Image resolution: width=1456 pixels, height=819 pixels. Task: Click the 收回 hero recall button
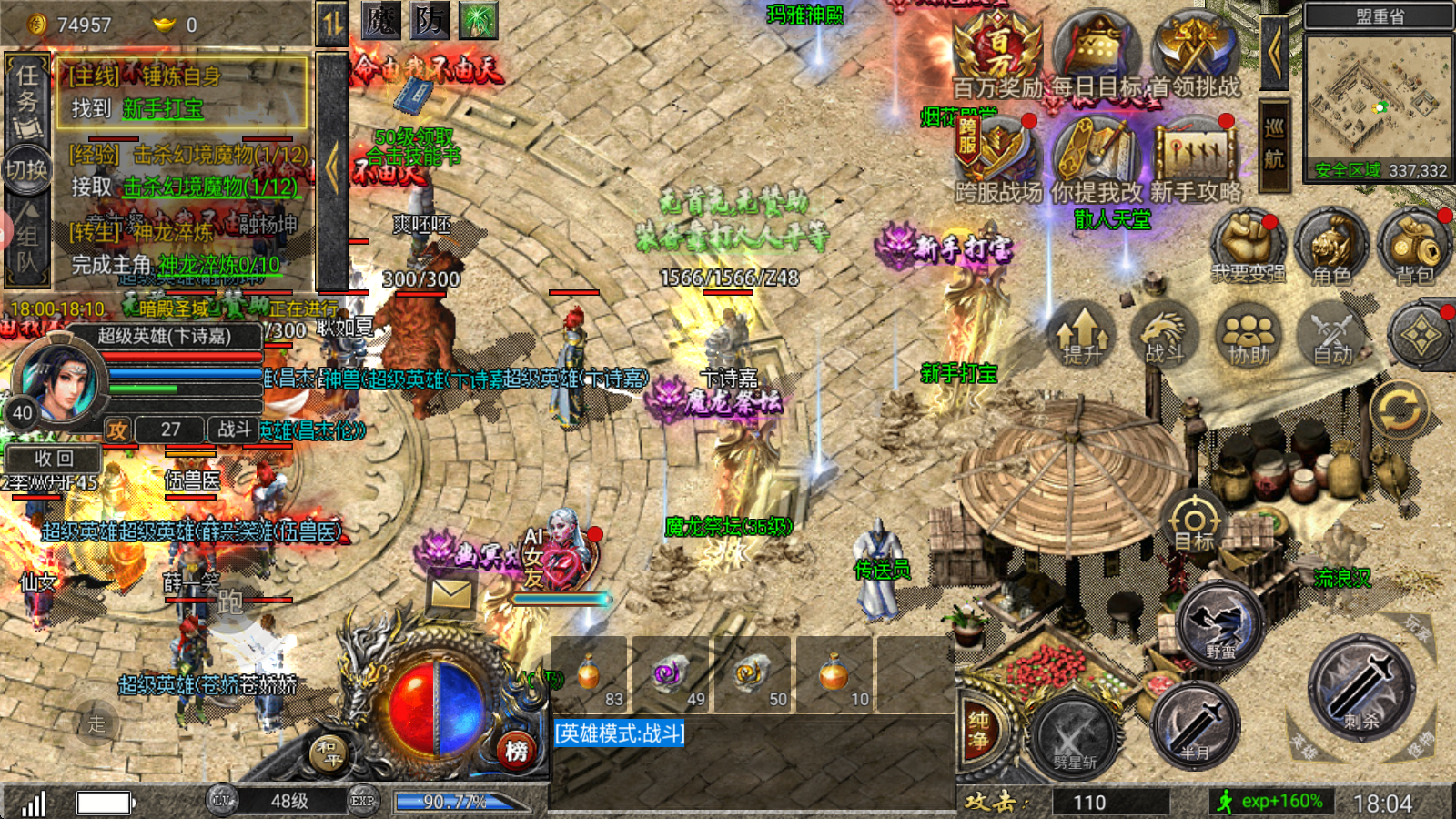click(54, 458)
